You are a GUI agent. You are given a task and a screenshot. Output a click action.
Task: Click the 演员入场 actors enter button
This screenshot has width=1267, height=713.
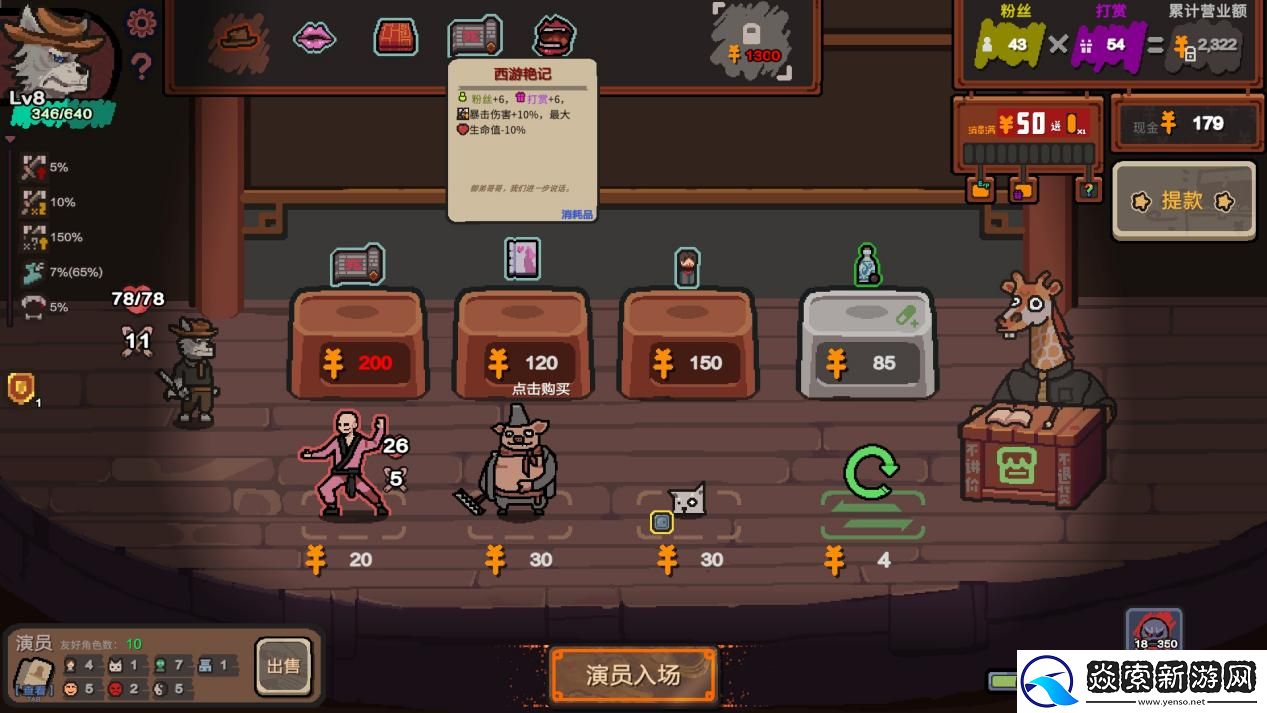coord(633,675)
